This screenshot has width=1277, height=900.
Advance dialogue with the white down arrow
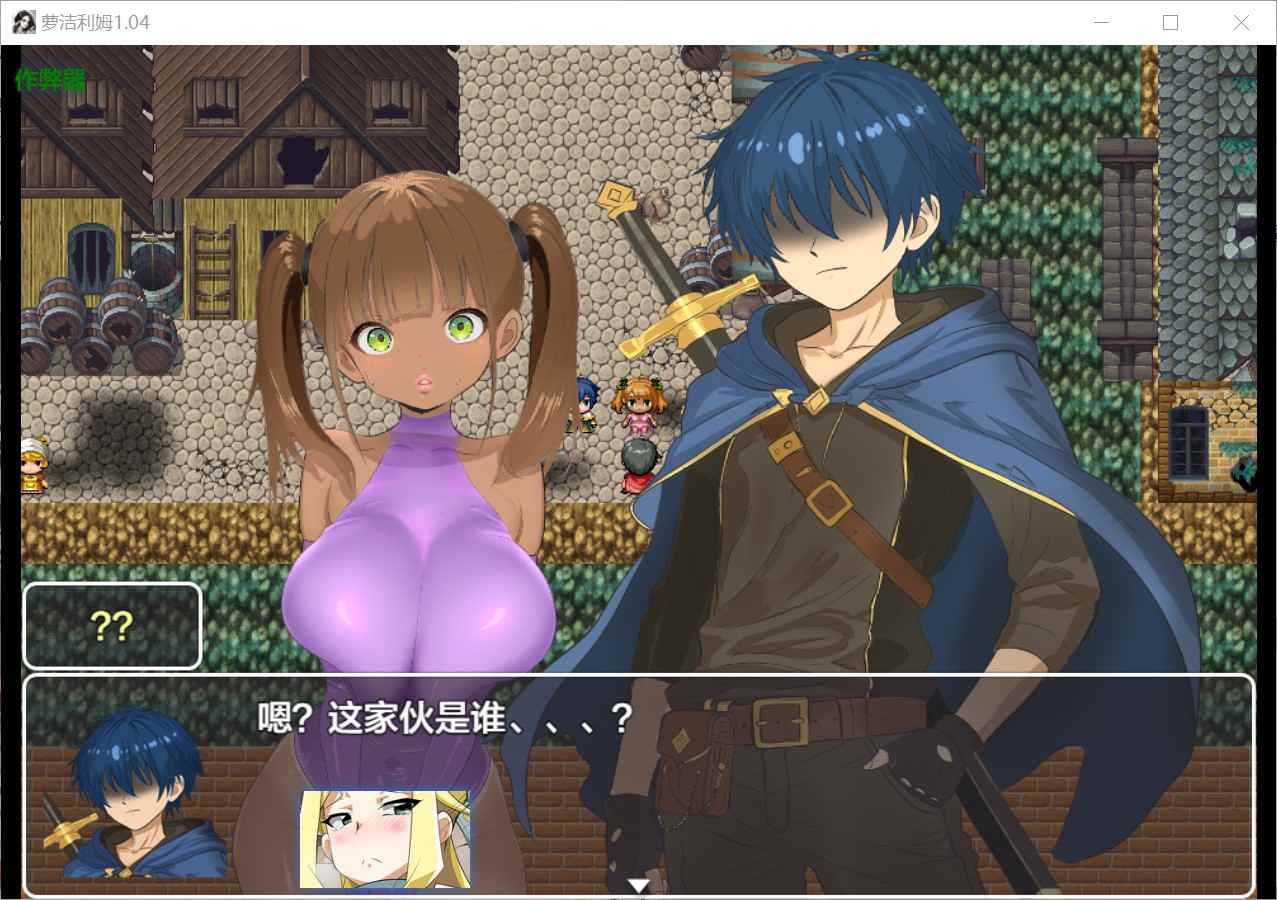point(638,885)
